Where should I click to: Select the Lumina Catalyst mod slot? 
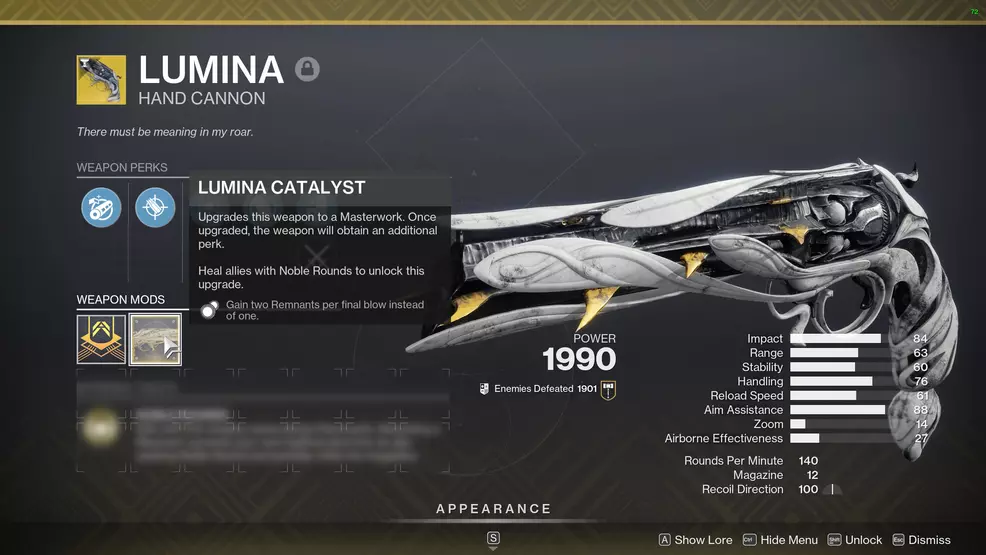[155, 339]
